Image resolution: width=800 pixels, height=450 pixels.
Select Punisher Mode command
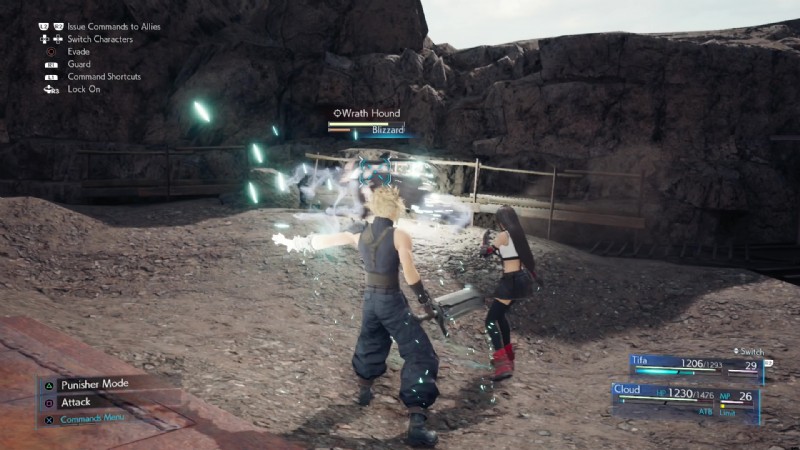(94, 384)
